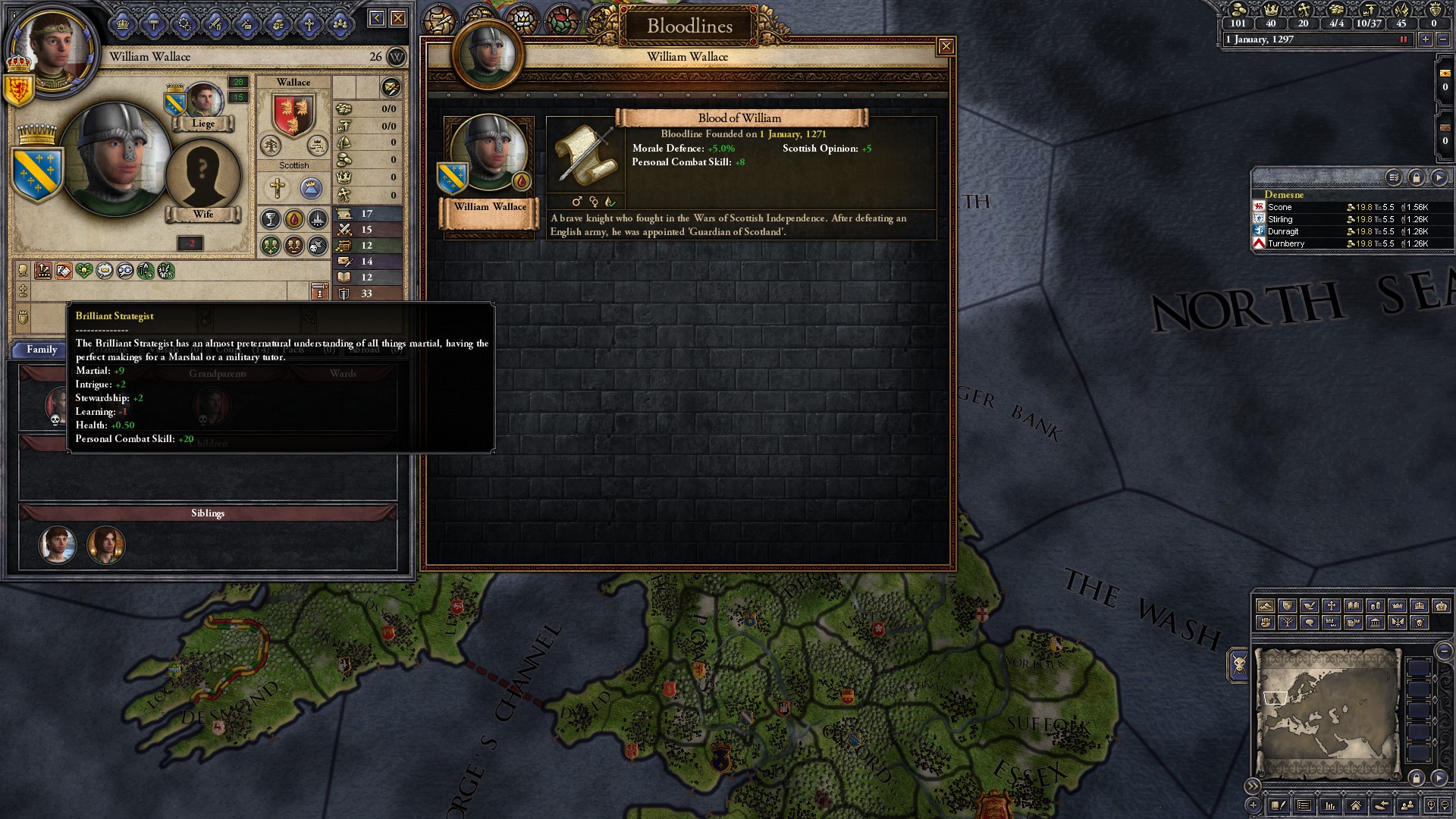
Task: Lock the Demesne panel with its padlock
Action: click(1417, 177)
